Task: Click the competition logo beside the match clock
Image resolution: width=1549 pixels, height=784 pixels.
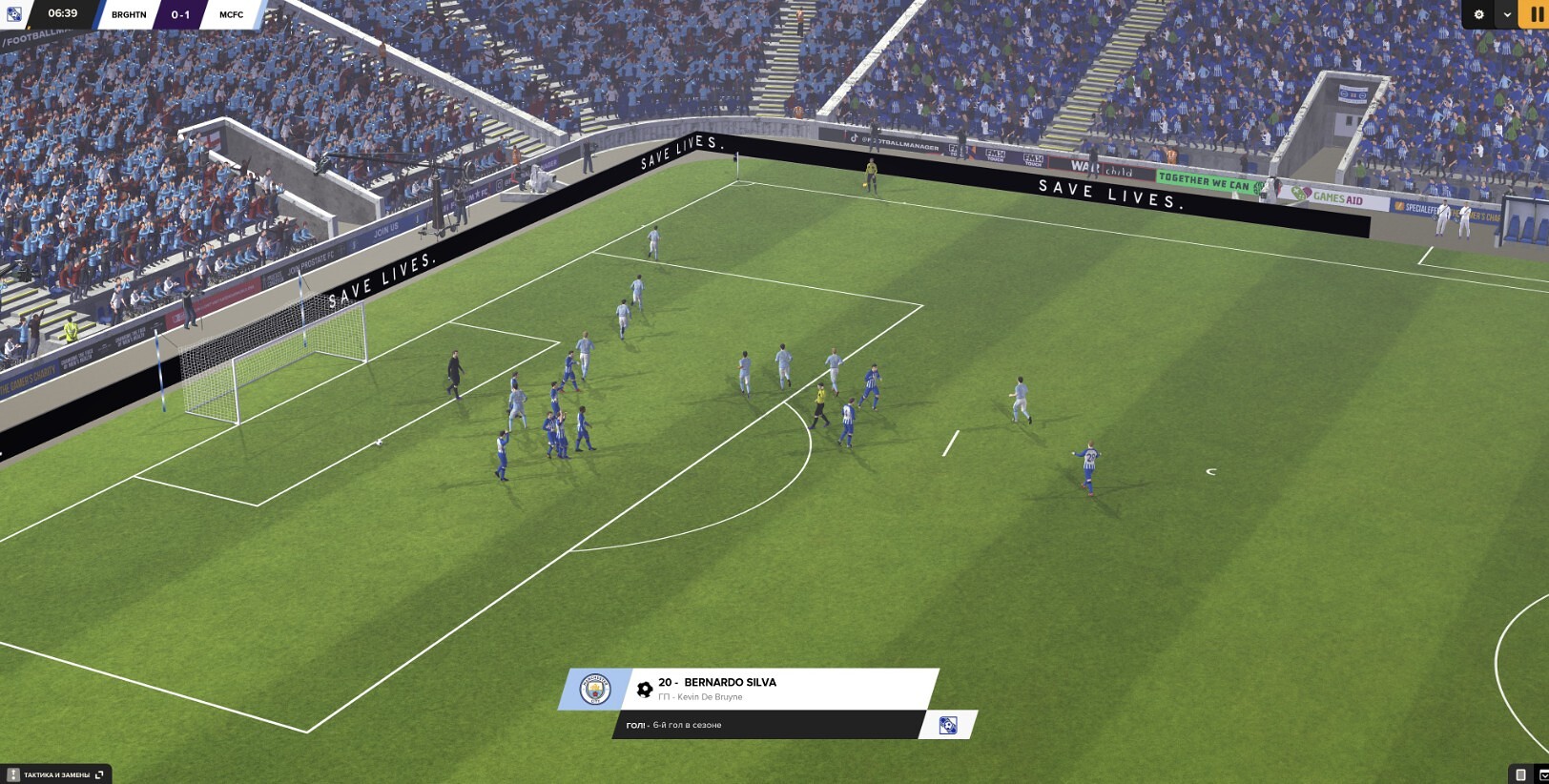Action: pos(14,14)
